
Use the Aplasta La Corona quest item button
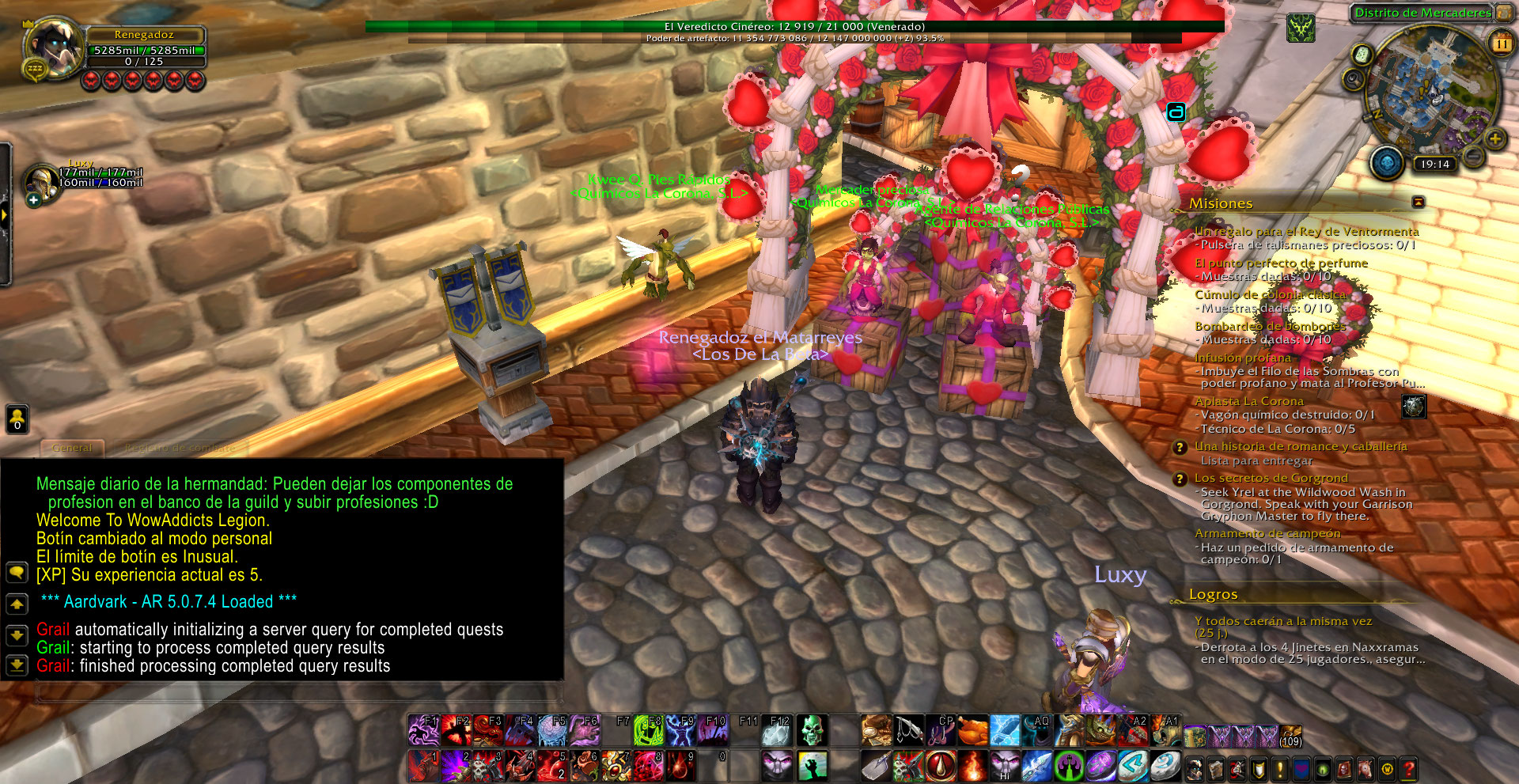1414,407
